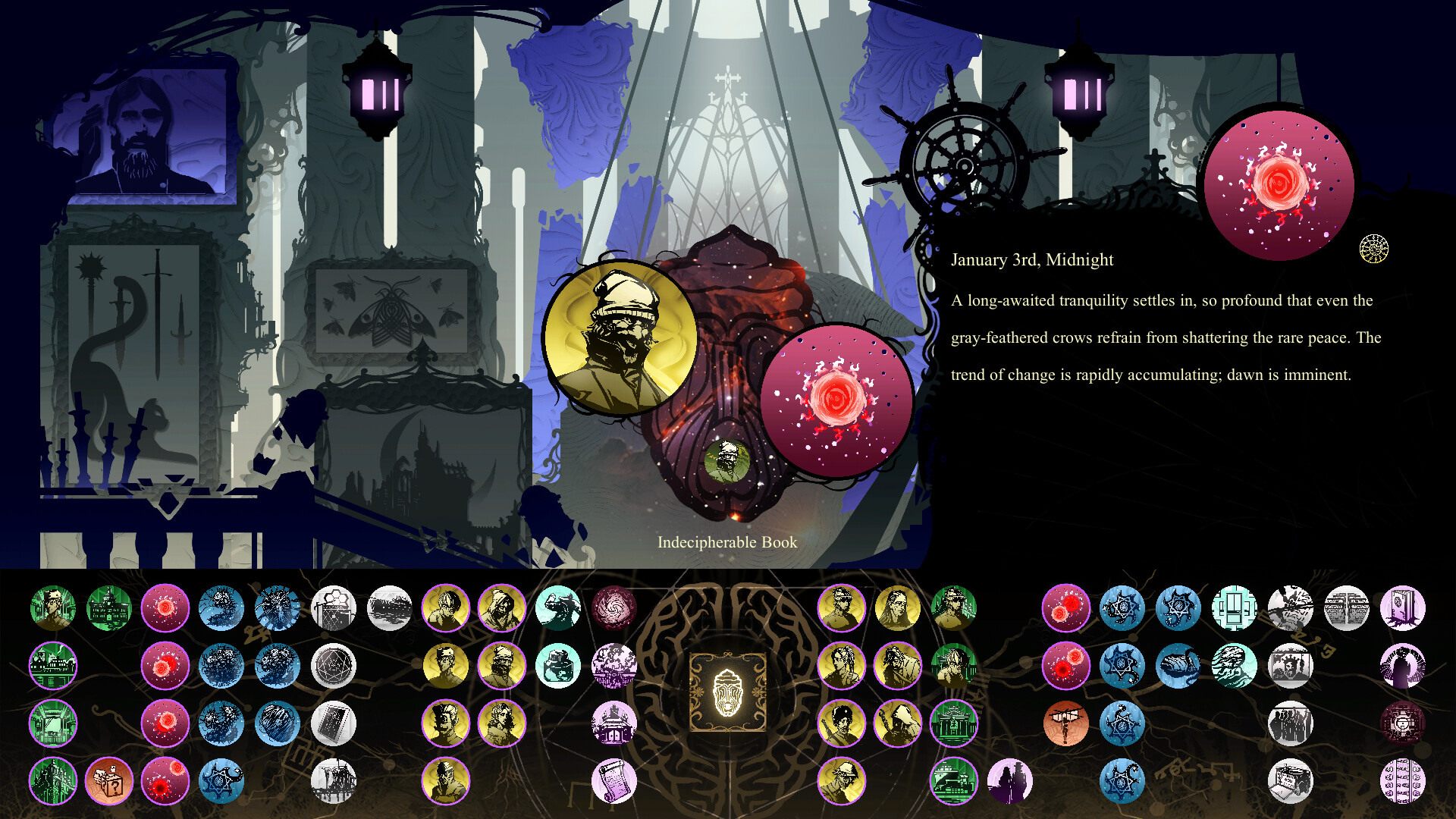This screenshot has height=819, width=1456.
Task: Choose the orange hanging puppet token
Action: coord(1065,723)
